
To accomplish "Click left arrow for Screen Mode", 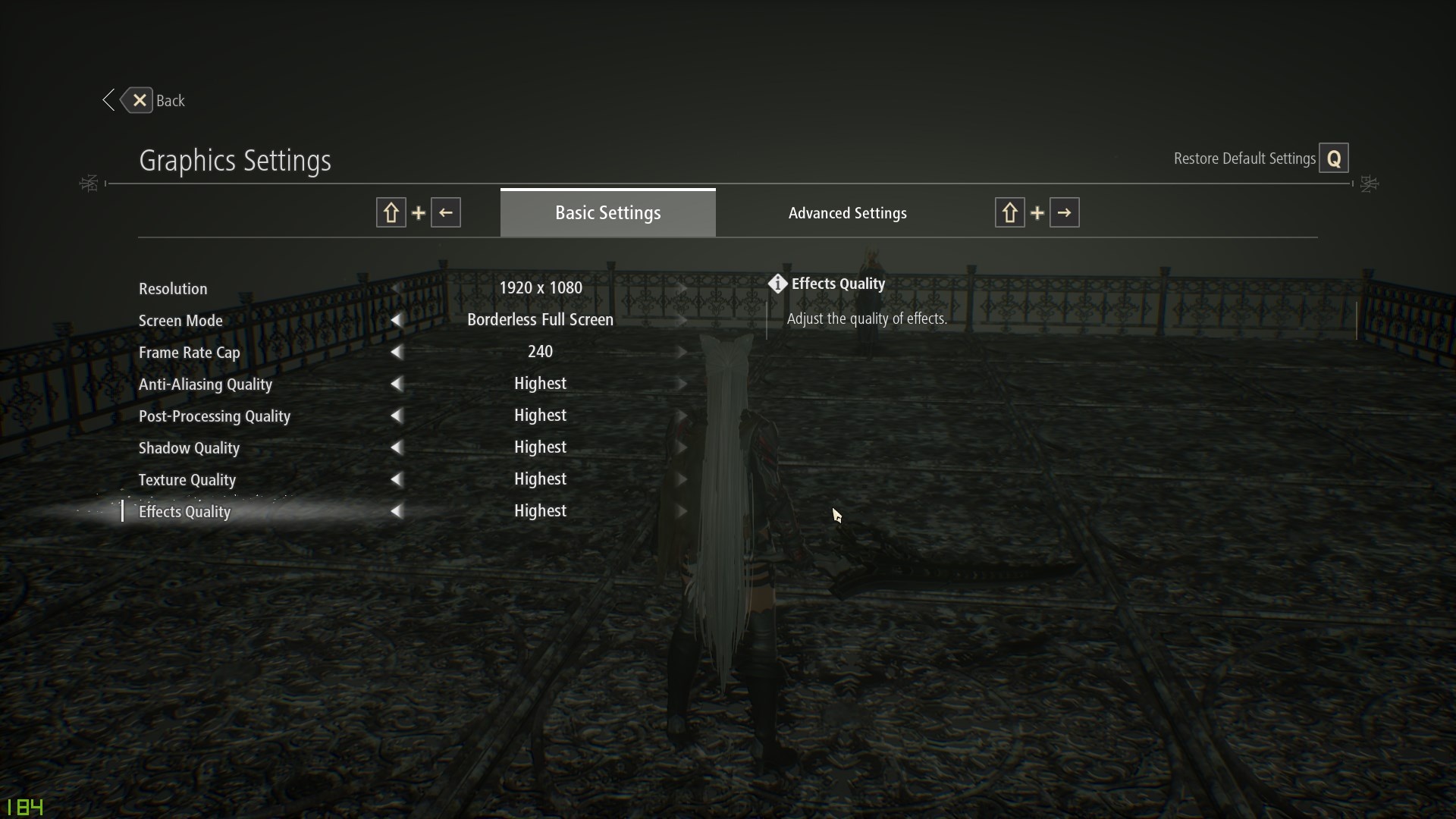I will [x=396, y=321].
